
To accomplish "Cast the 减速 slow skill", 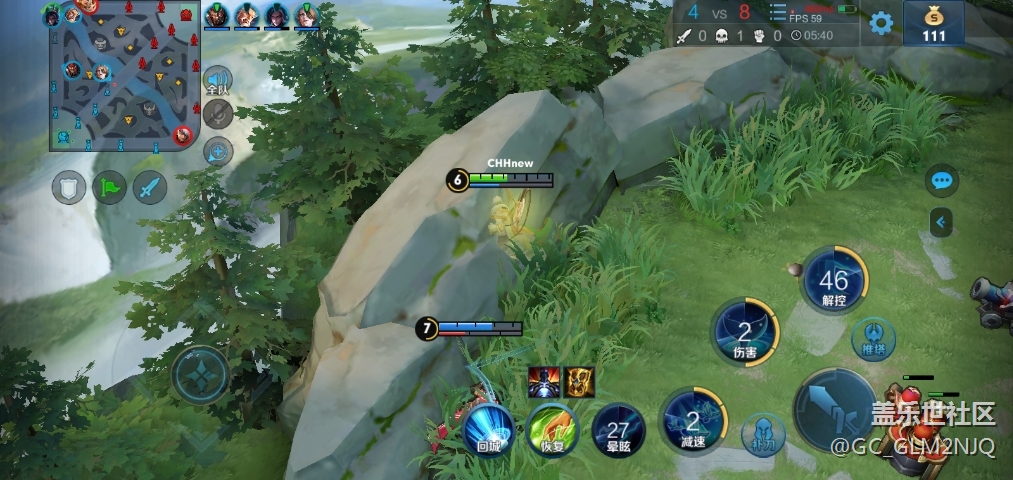I will pos(694,418).
